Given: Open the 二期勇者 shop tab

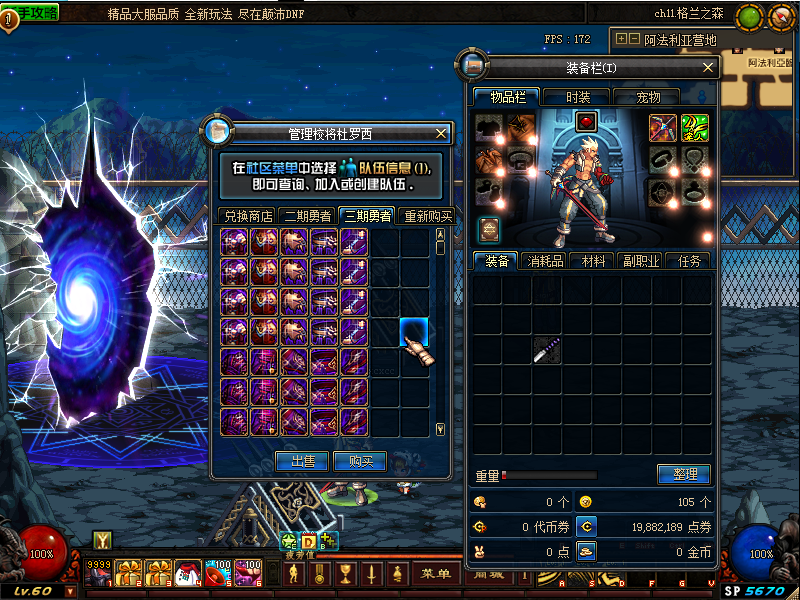Looking at the screenshot, I should (x=309, y=216).
